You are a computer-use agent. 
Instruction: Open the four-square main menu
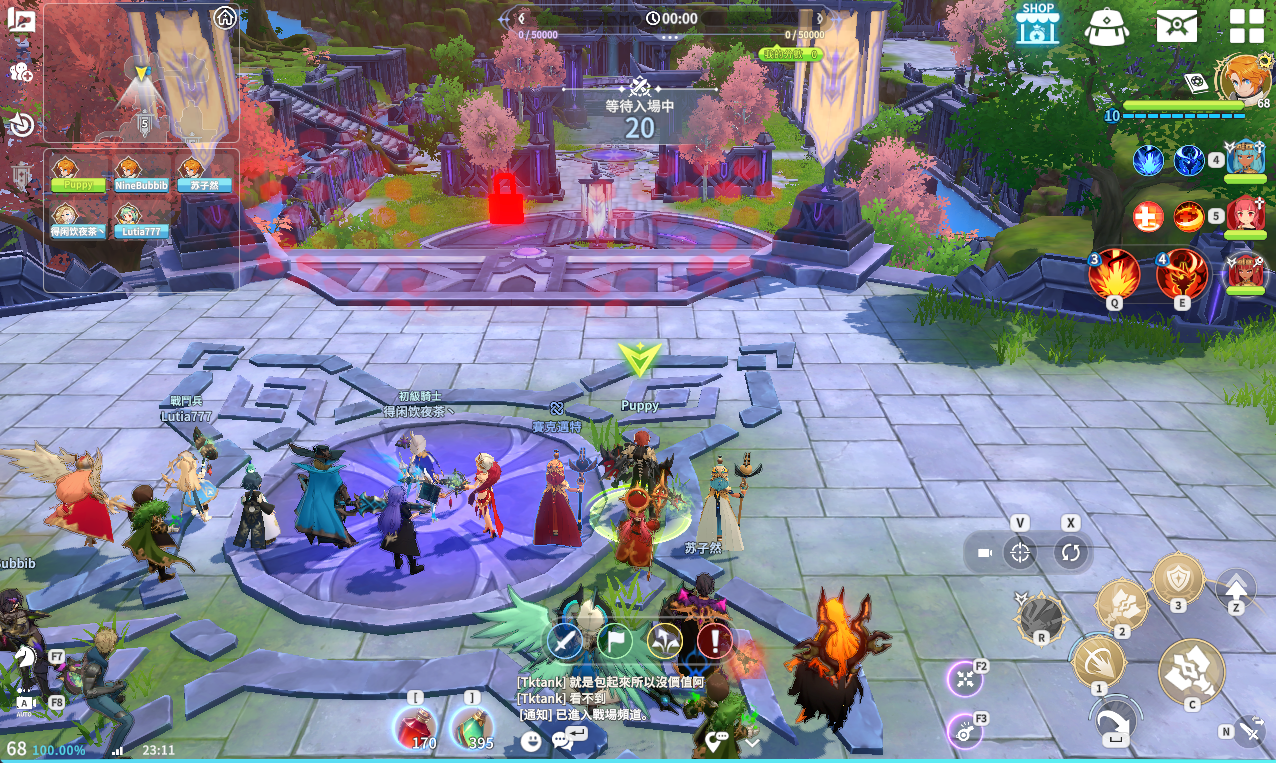(x=1246, y=26)
